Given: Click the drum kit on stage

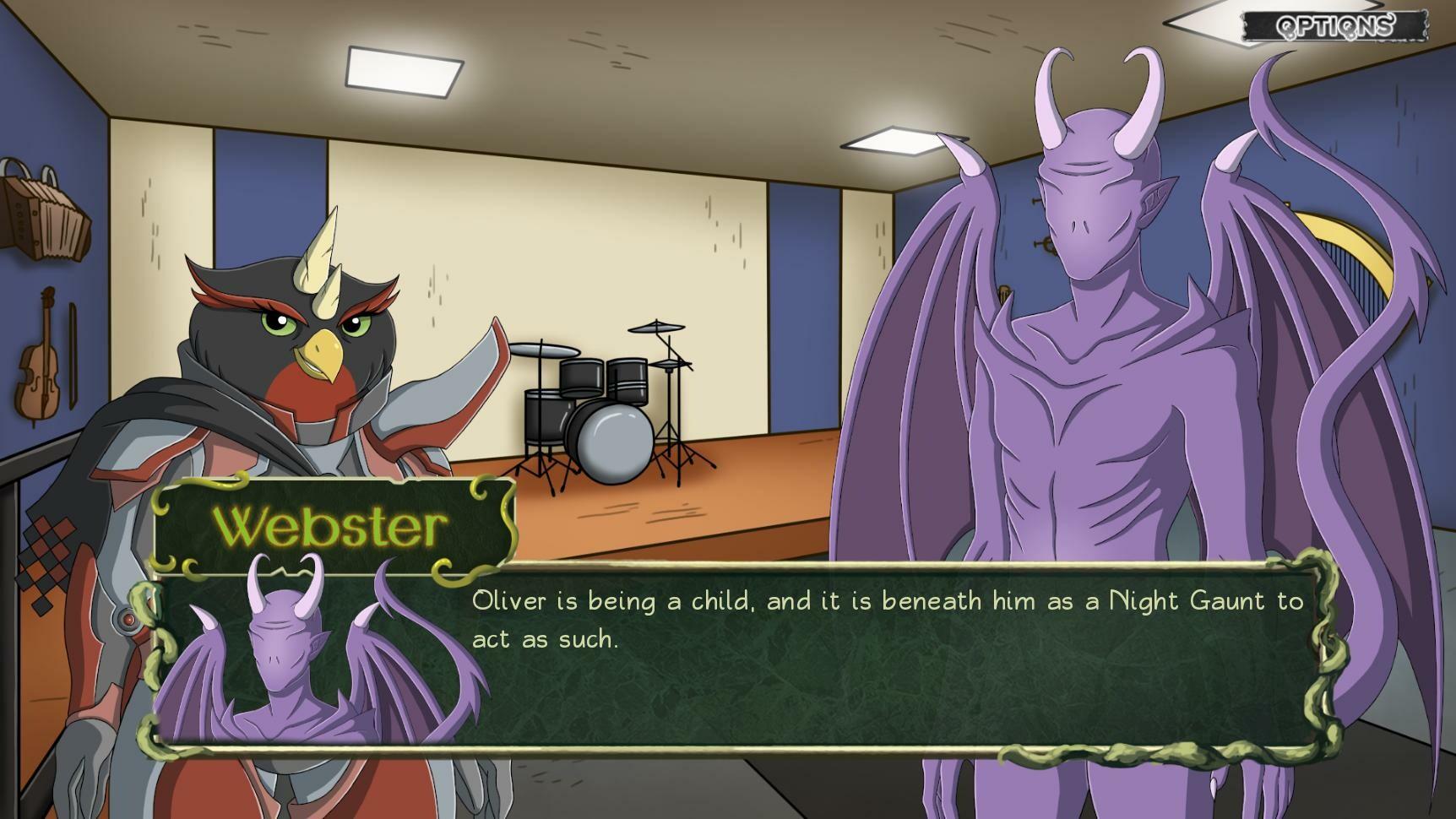Looking at the screenshot, I should click(591, 405).
